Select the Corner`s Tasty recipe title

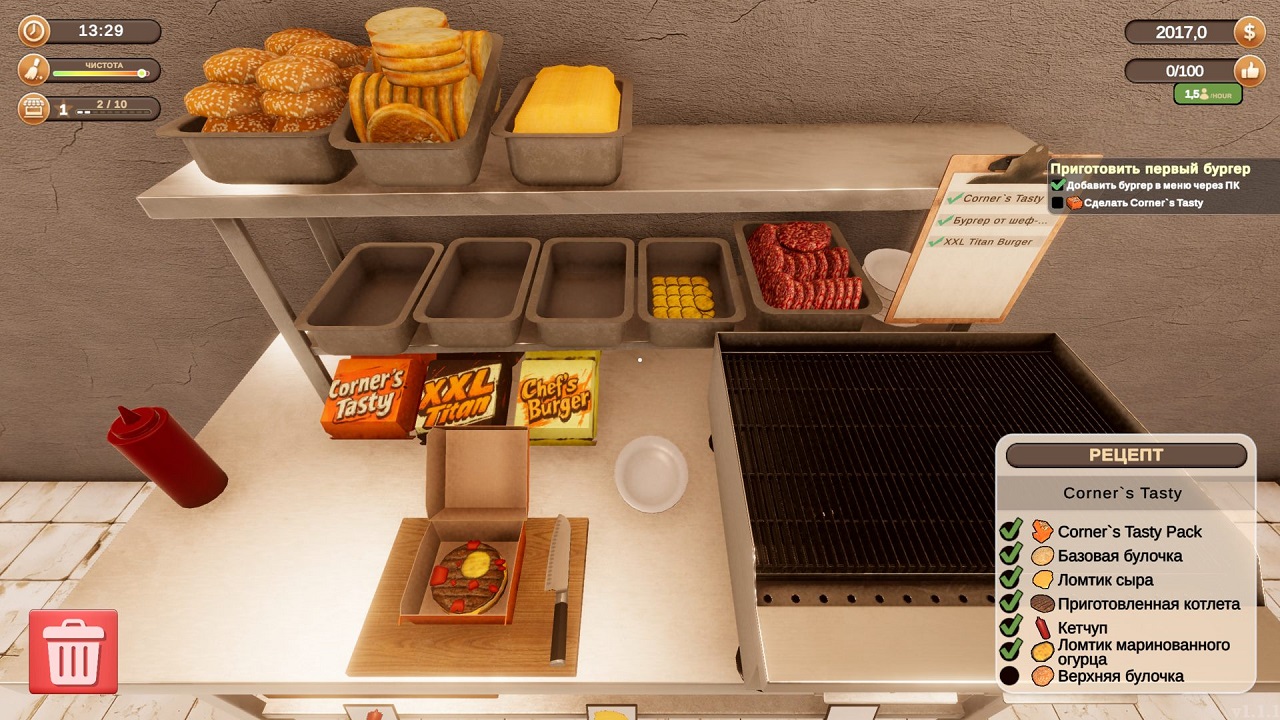(x=1119, y=492)
